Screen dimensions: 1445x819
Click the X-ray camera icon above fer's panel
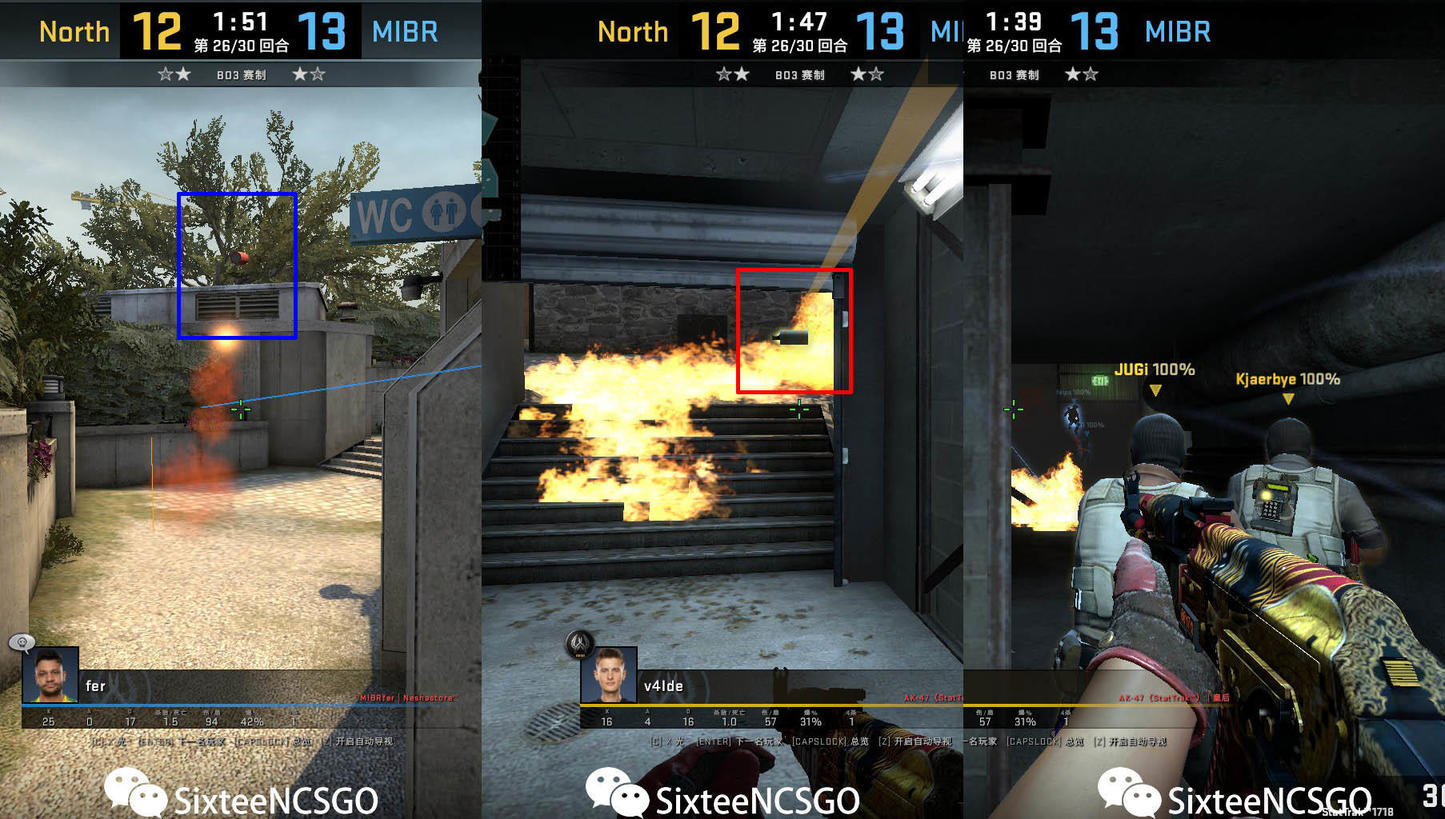point(22,641)
